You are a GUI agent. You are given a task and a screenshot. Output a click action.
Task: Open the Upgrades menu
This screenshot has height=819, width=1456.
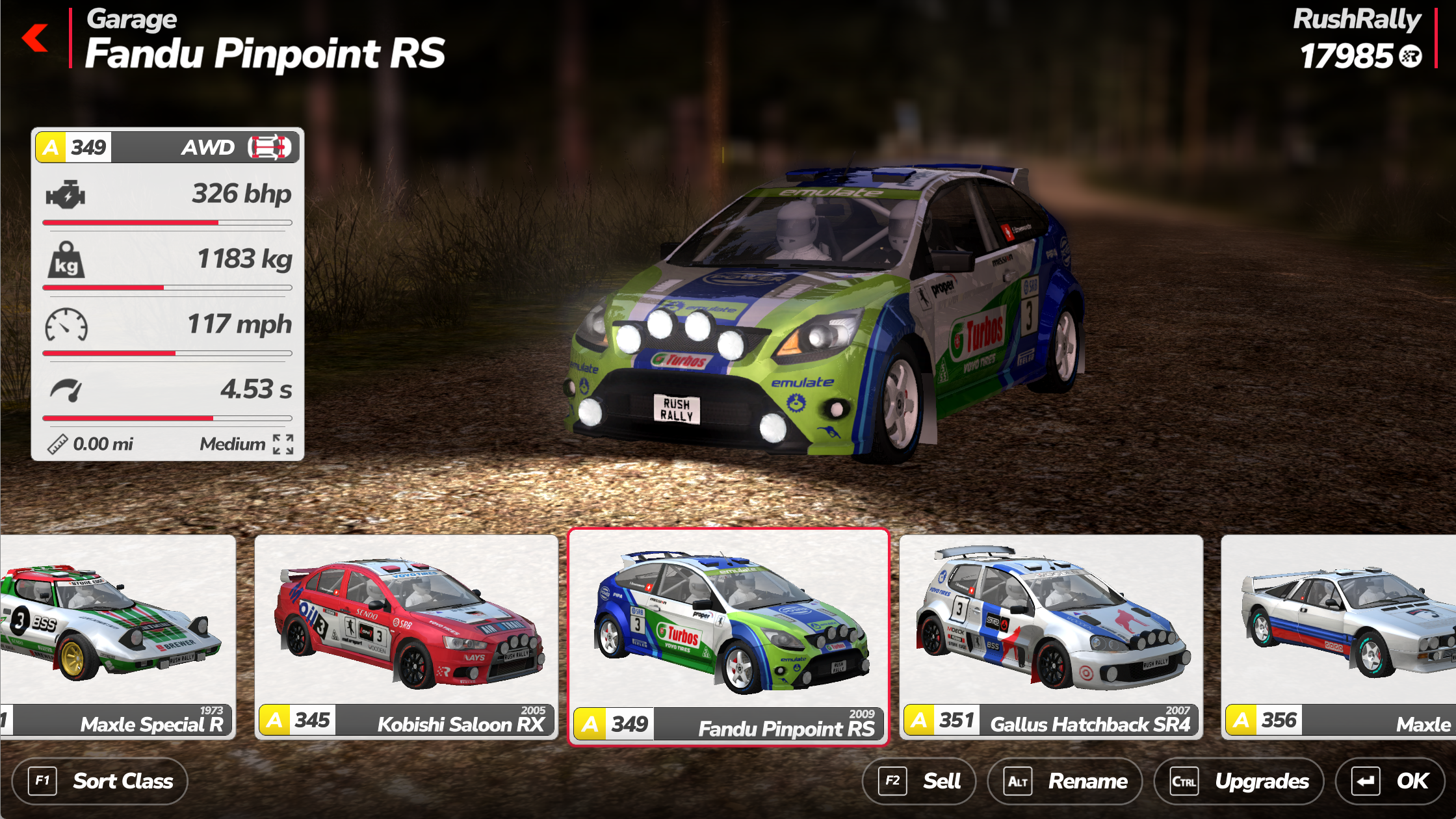coord(1238,781)
